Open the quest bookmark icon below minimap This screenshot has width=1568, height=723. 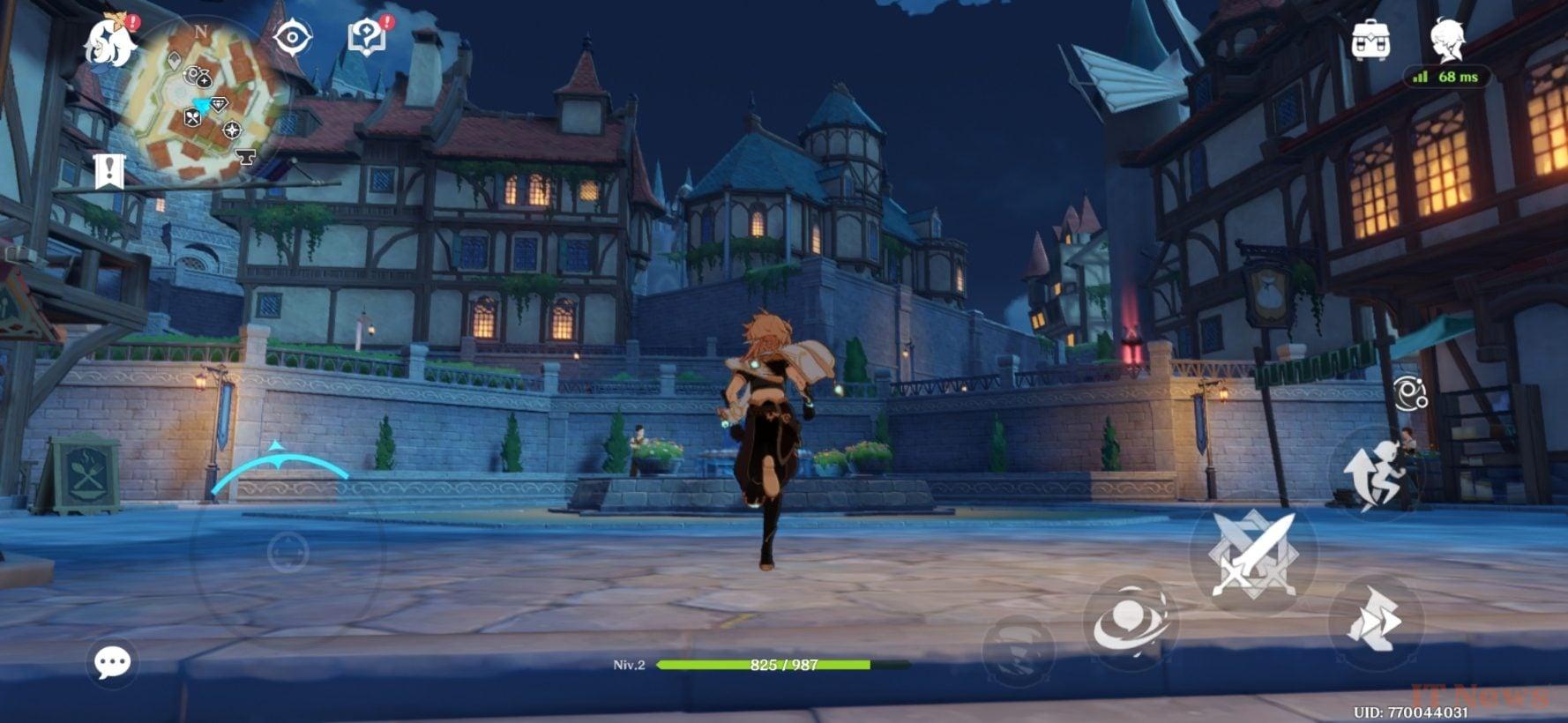point(109,171)
